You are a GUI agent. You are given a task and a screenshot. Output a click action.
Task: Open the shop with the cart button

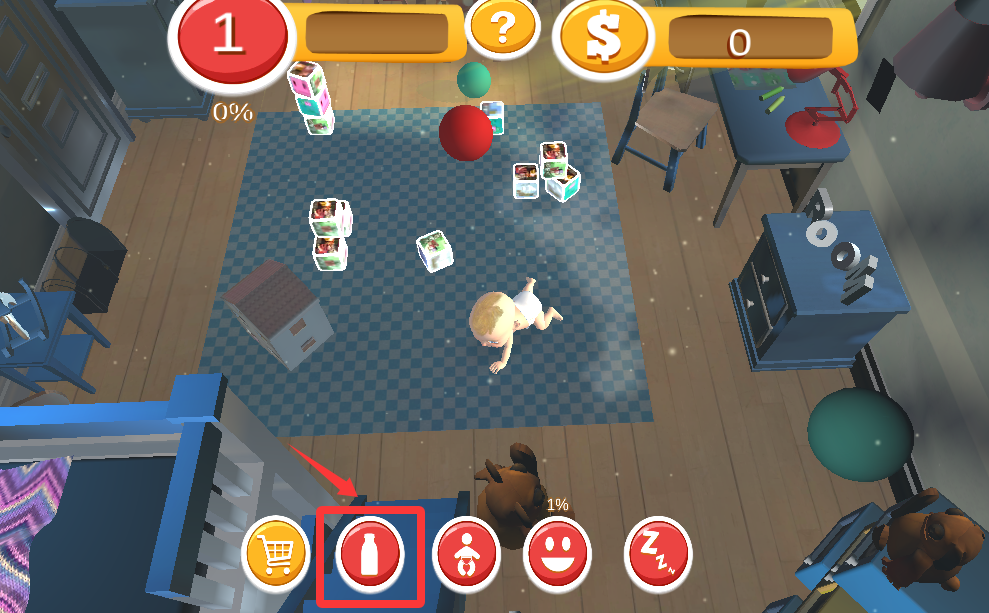[x=278, y=552]
